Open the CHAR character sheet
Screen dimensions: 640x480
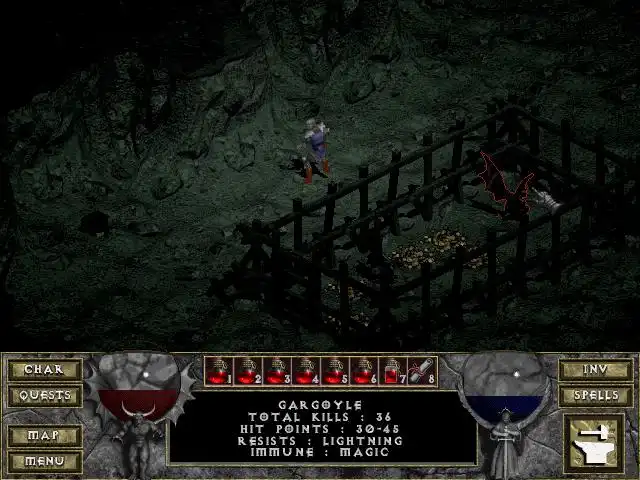point(44,370)
